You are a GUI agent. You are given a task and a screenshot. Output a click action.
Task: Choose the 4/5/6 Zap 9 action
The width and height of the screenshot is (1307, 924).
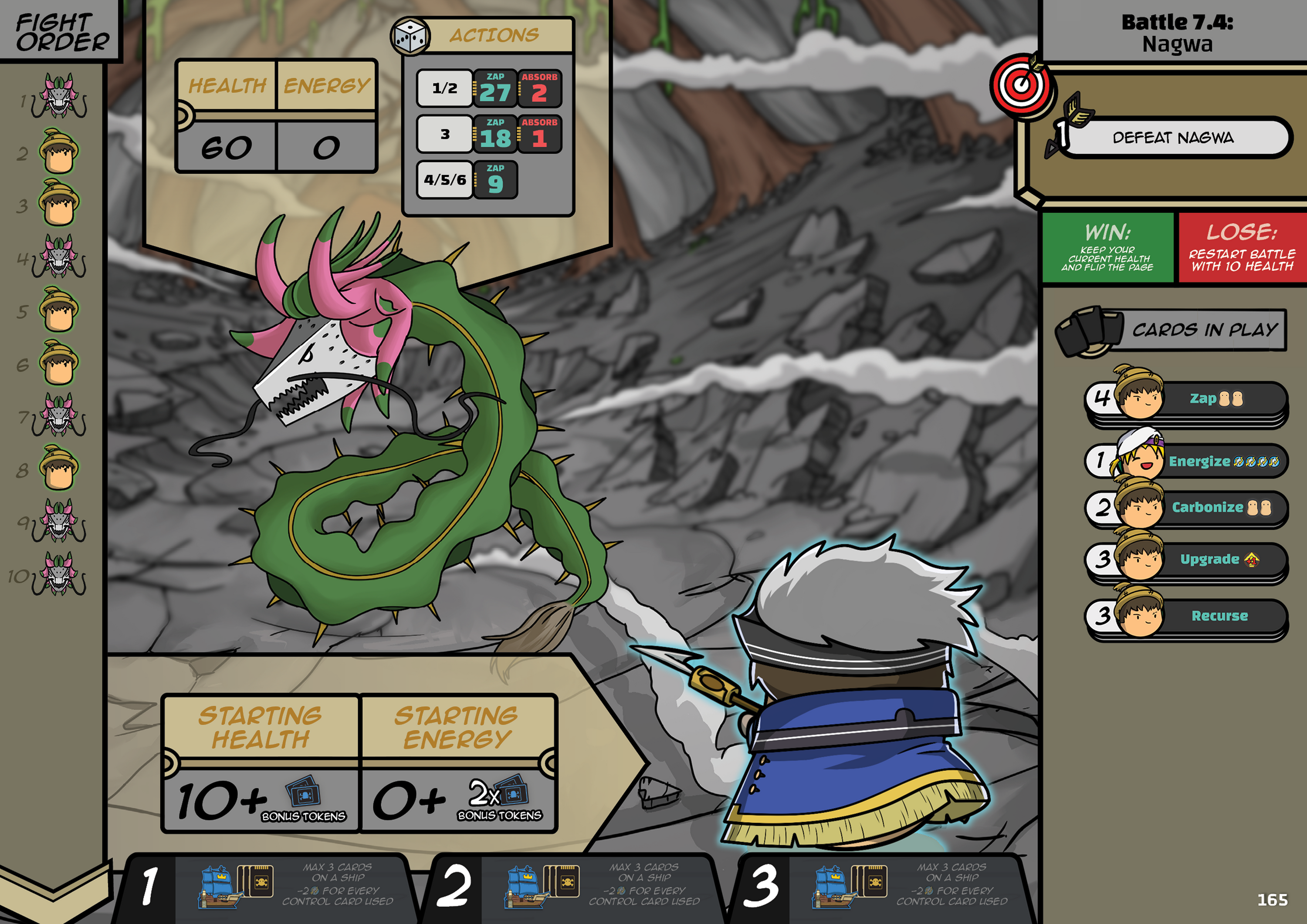click(467, 180)
